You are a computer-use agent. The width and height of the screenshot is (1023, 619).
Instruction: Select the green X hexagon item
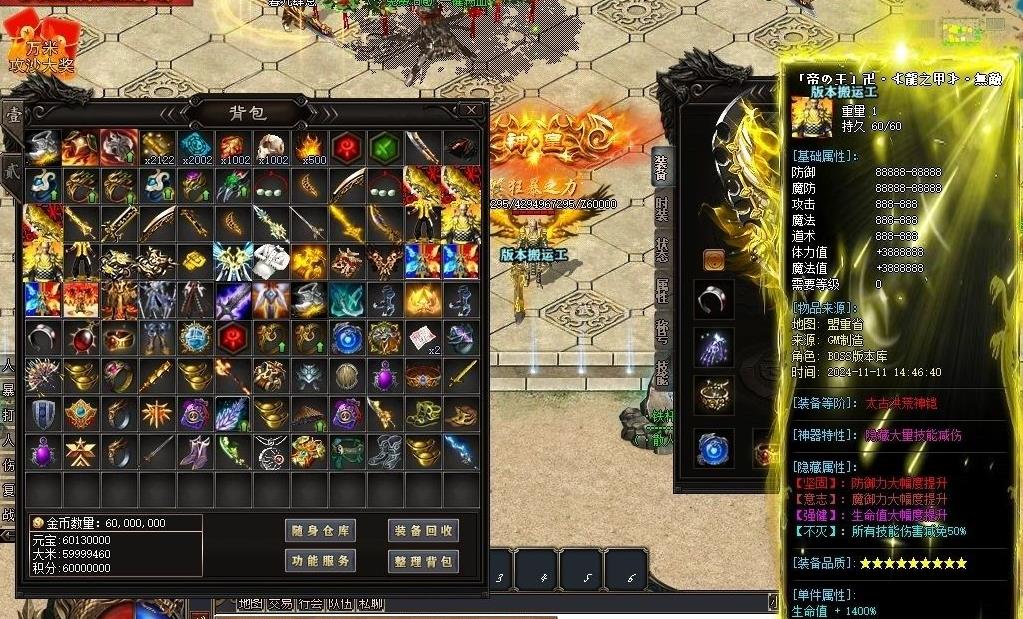(x=386, y=148)
